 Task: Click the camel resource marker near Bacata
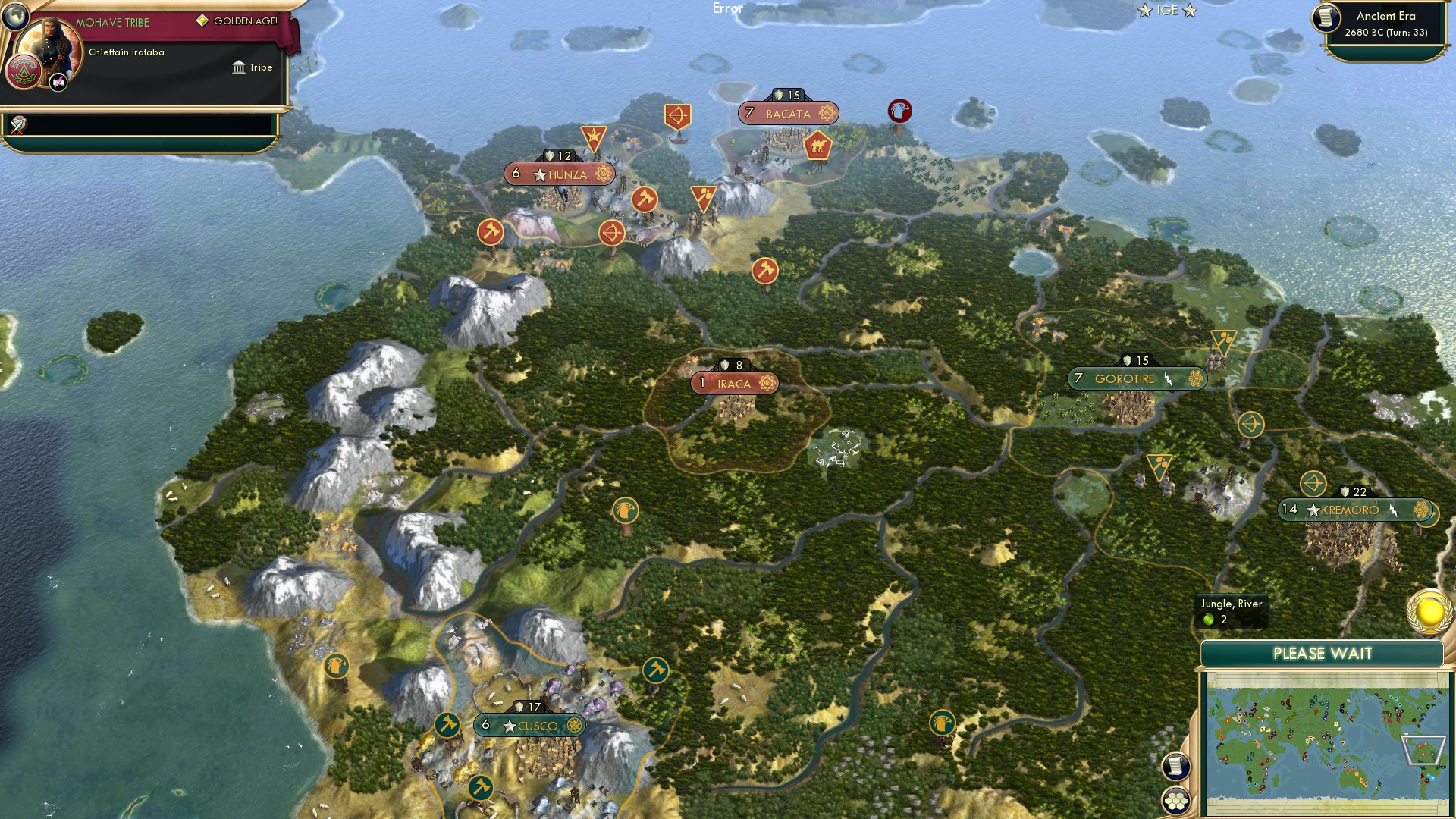tap(817, 144)
